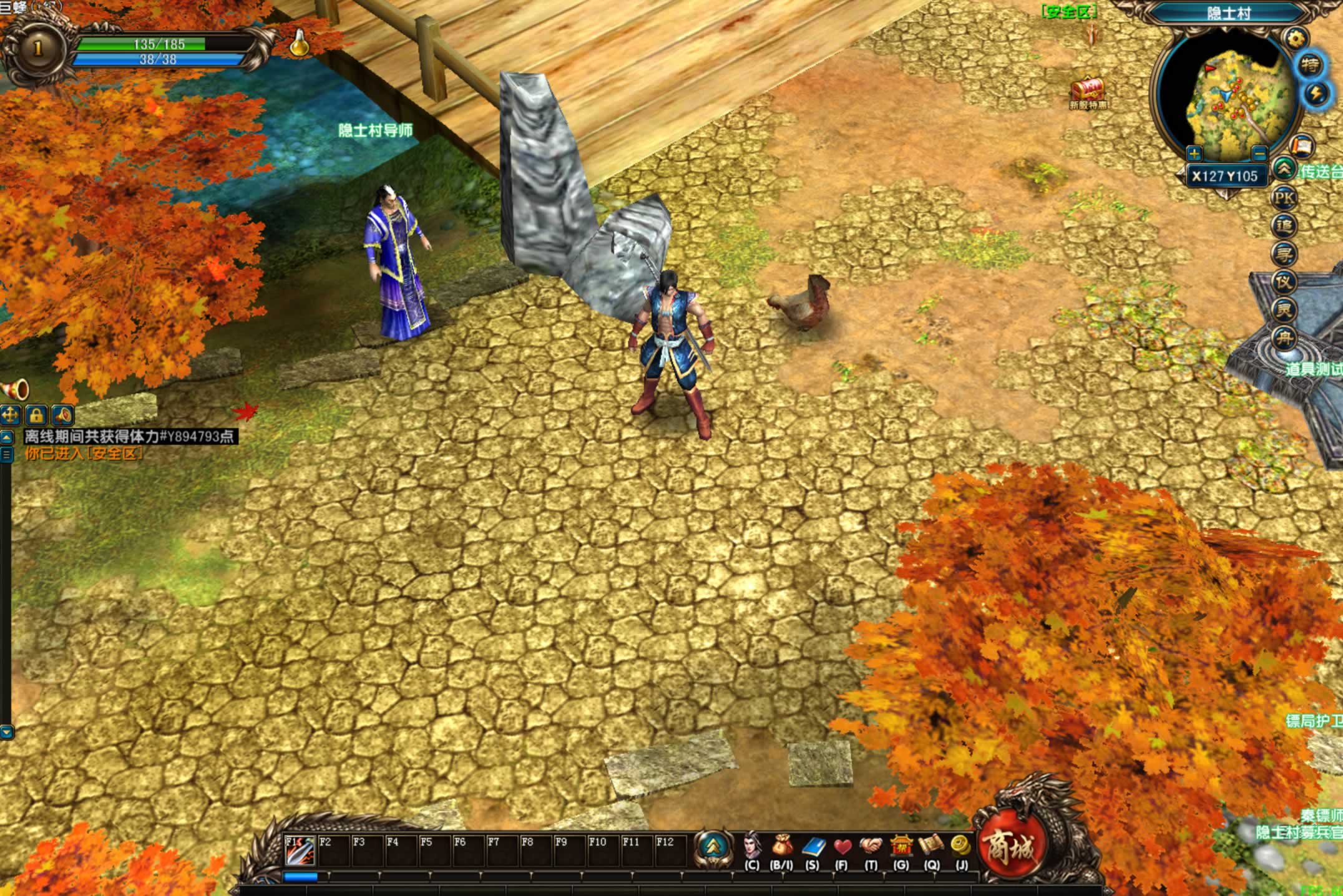The image size is (1343, 896).
Task: Open the quest scroll icon (Q)
Action: click(931, 846)
